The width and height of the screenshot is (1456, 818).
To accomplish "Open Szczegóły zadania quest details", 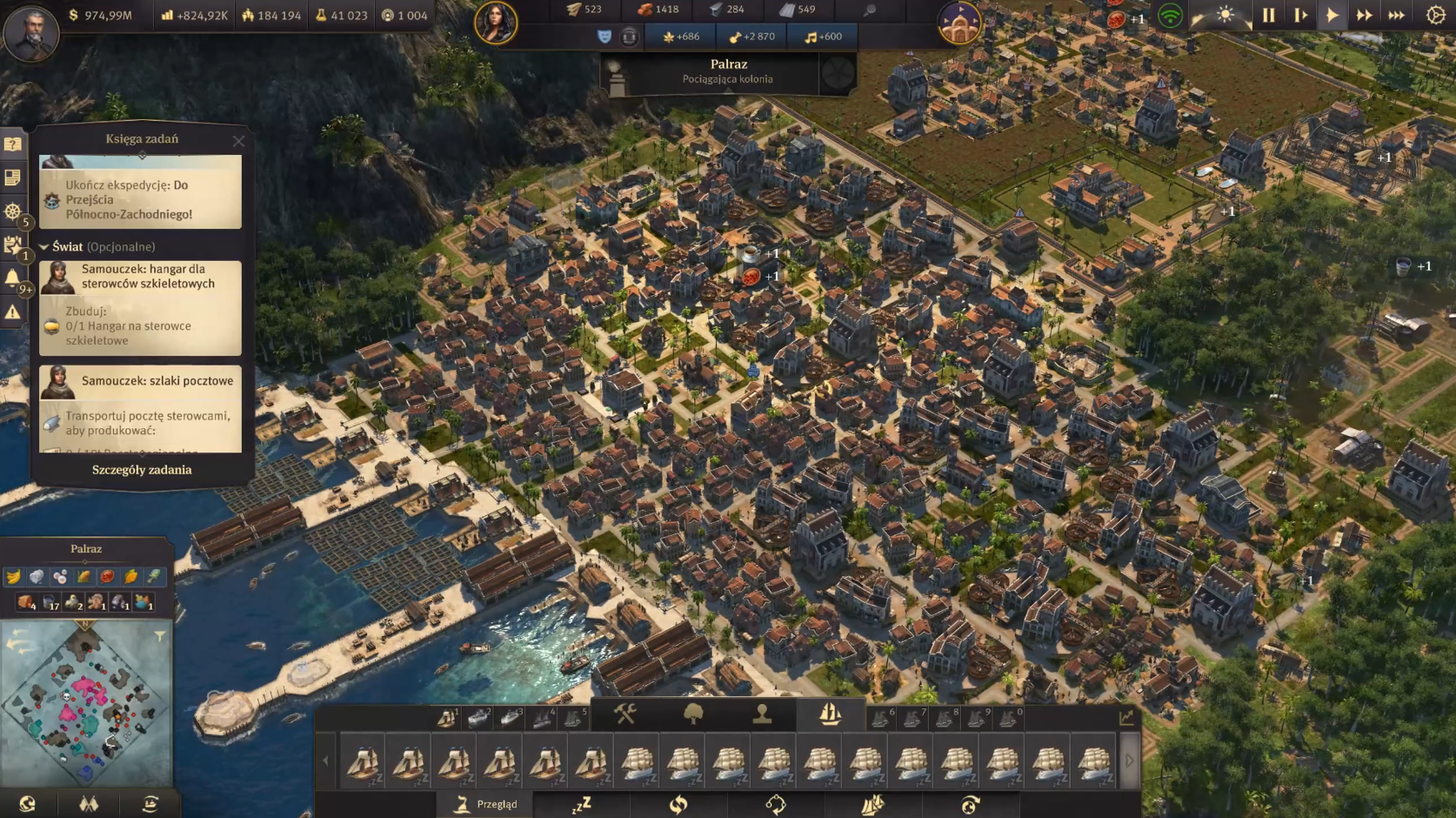I will [x=142, y=470].
